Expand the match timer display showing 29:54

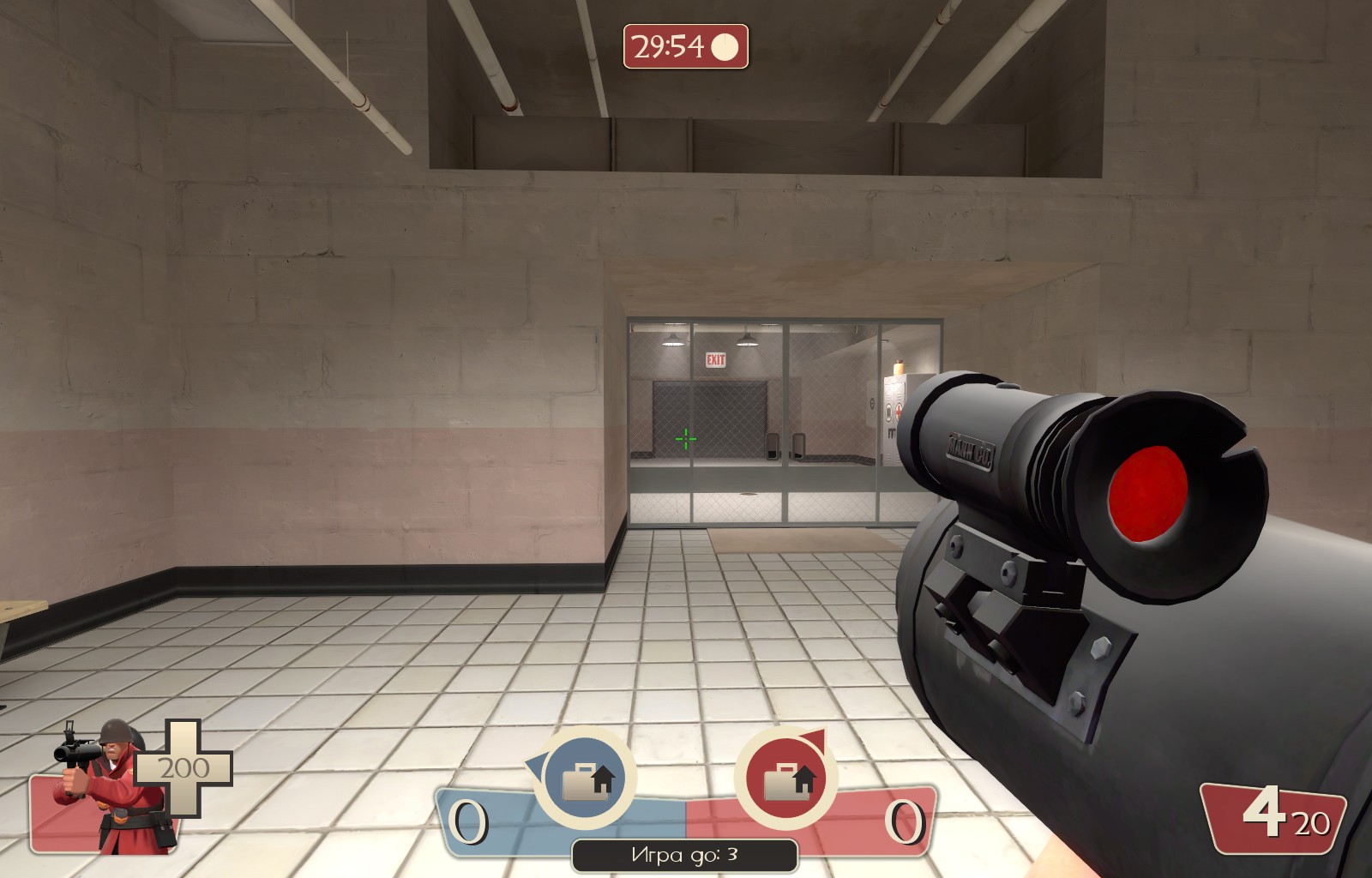click(x=686, y=45)
